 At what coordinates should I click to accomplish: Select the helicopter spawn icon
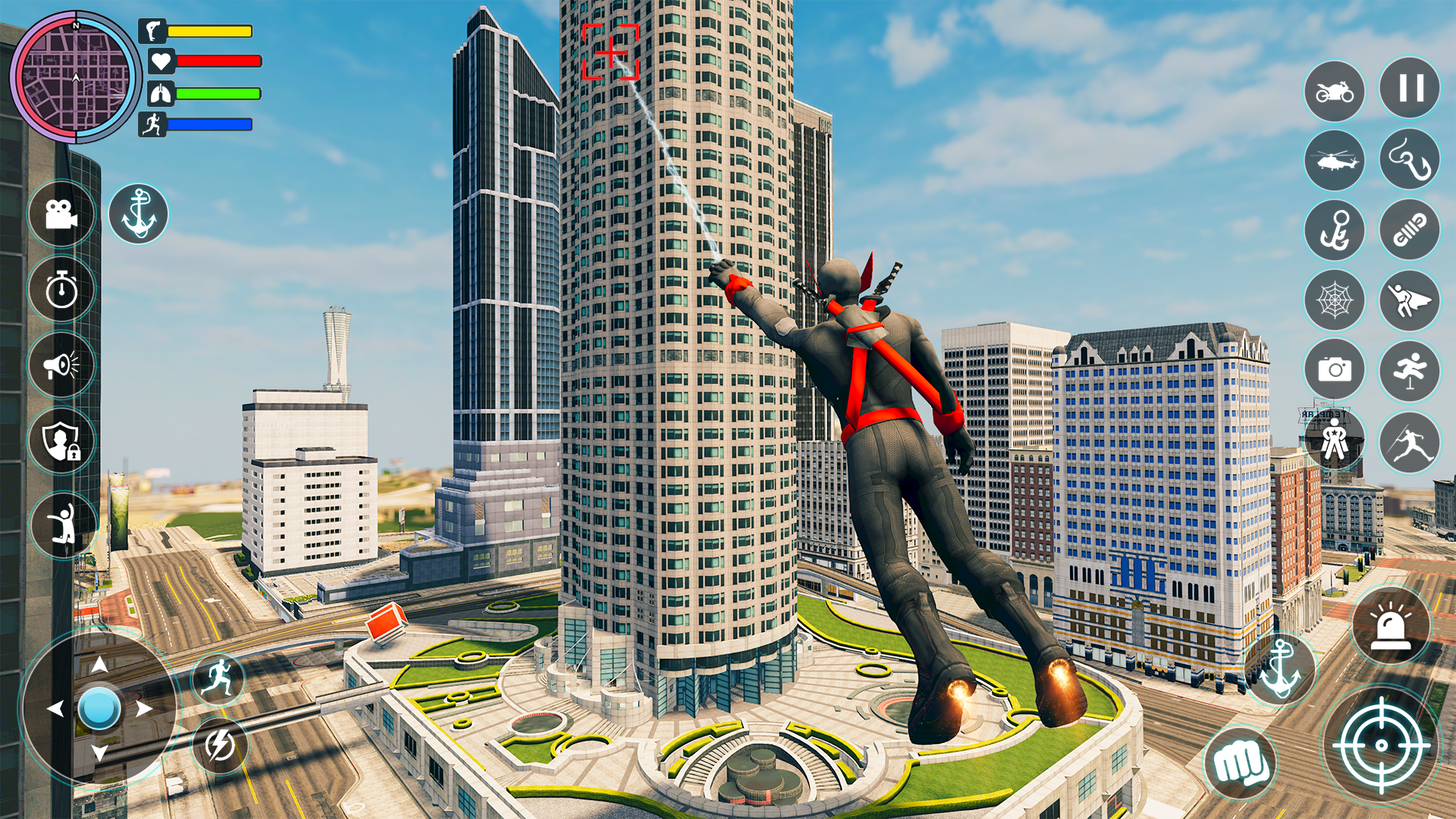point(1335,160)
